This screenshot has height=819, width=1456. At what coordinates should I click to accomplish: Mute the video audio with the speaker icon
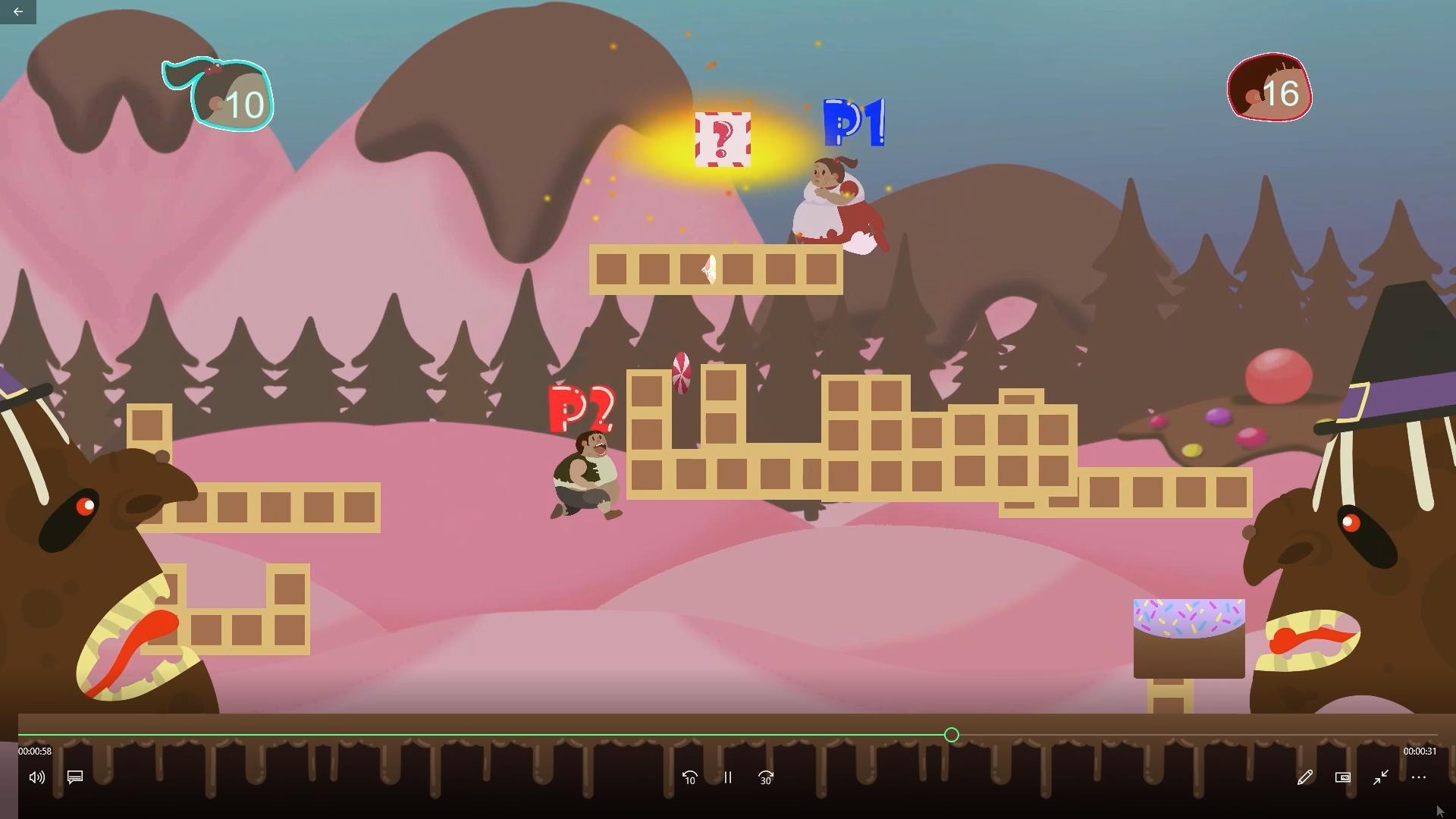(x=36, y=777)
